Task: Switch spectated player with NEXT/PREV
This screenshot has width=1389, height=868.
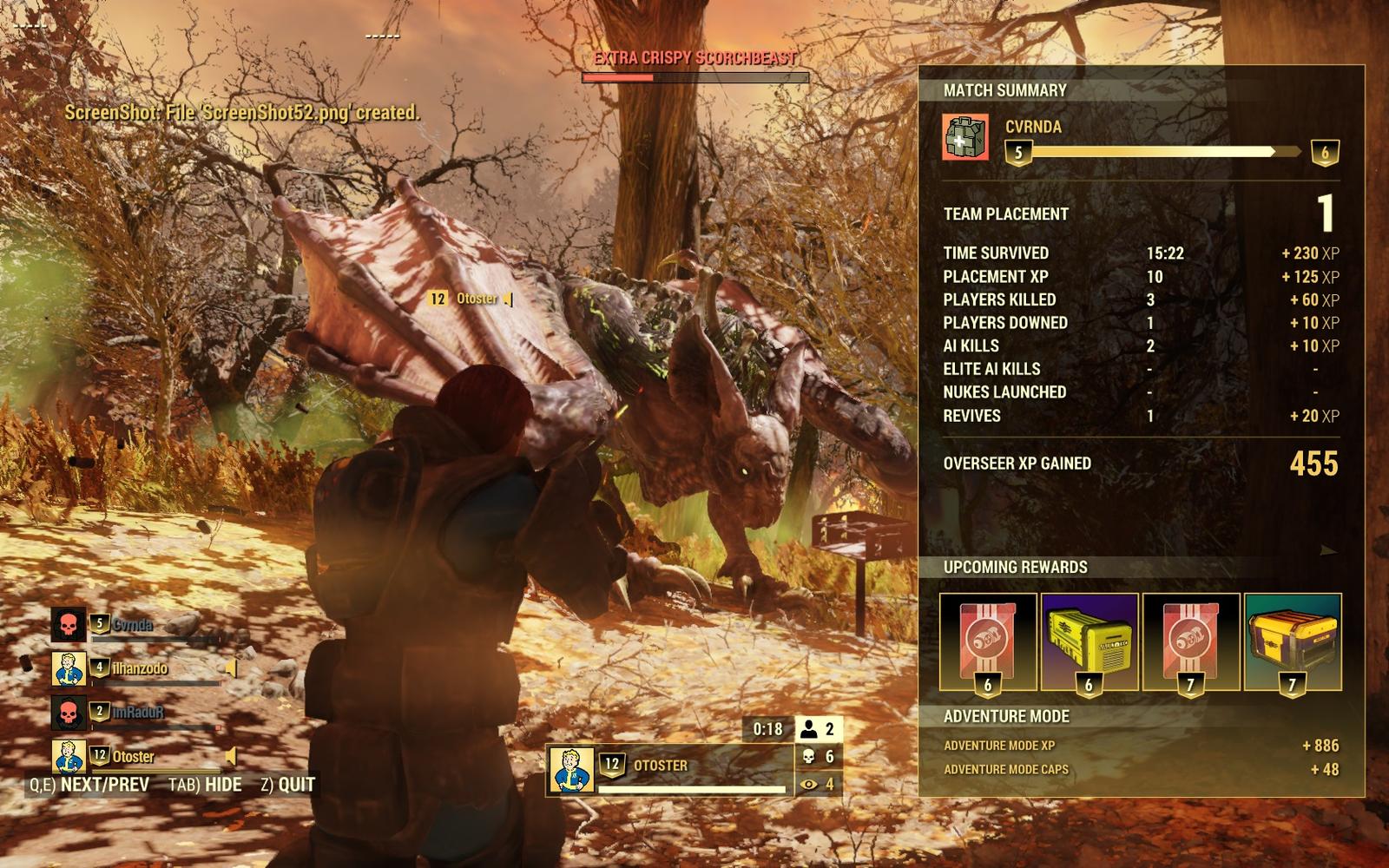Action: click(89, 785)
